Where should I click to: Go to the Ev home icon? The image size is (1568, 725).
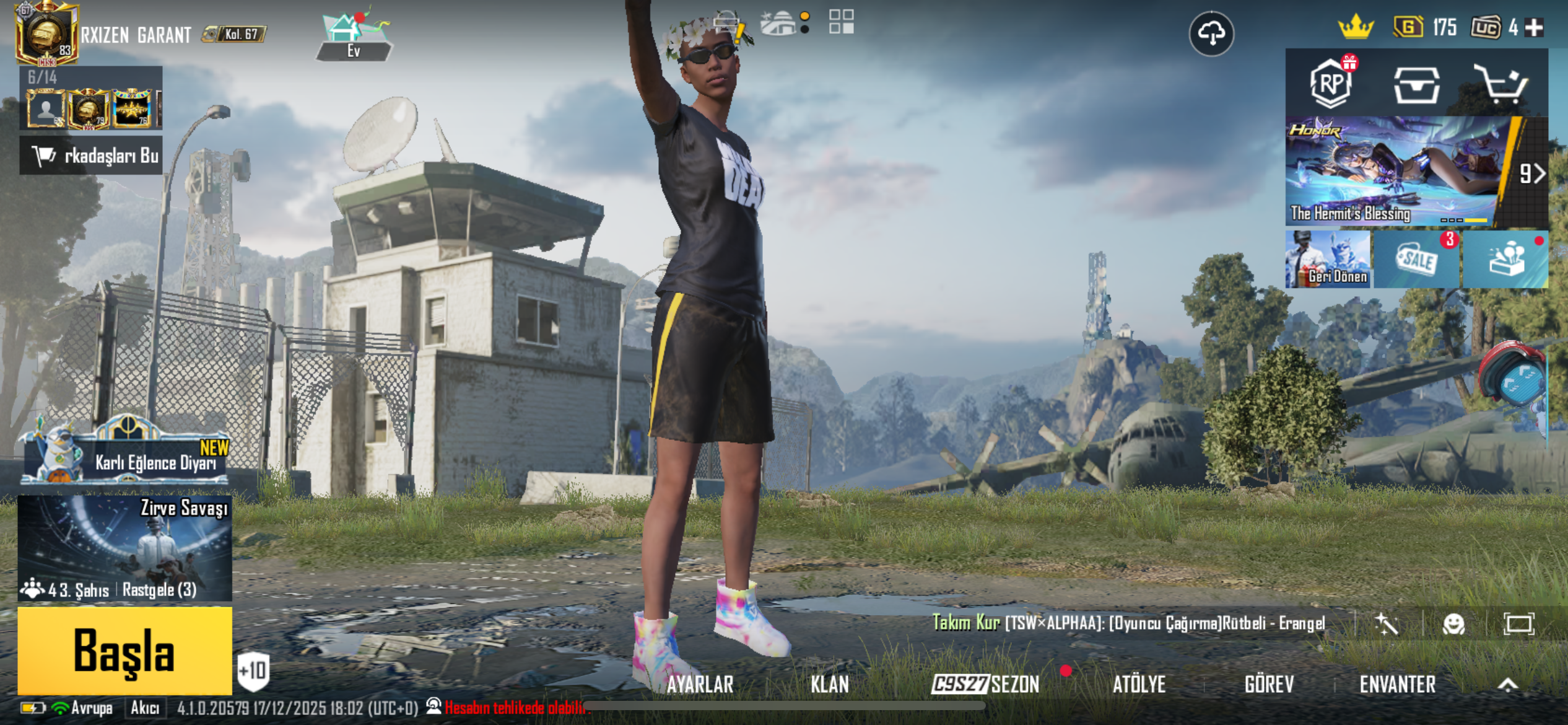tap(354, 36)
